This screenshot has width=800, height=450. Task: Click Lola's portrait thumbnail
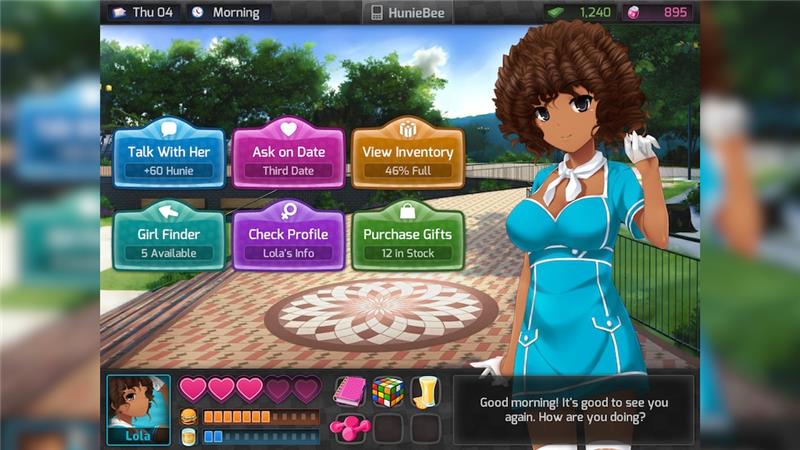[x=138, y=408]
